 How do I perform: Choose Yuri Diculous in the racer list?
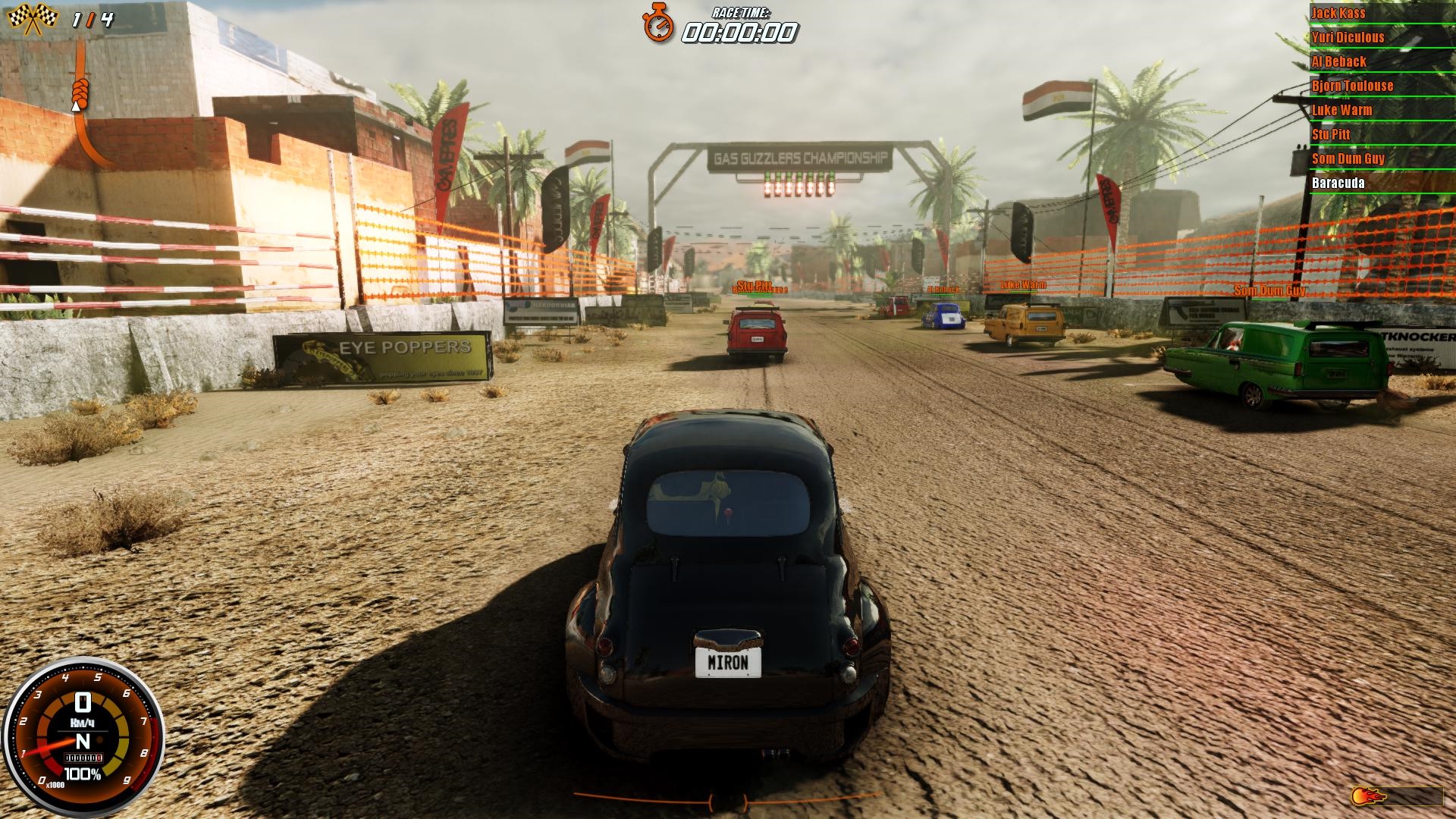click(1348, 37)
